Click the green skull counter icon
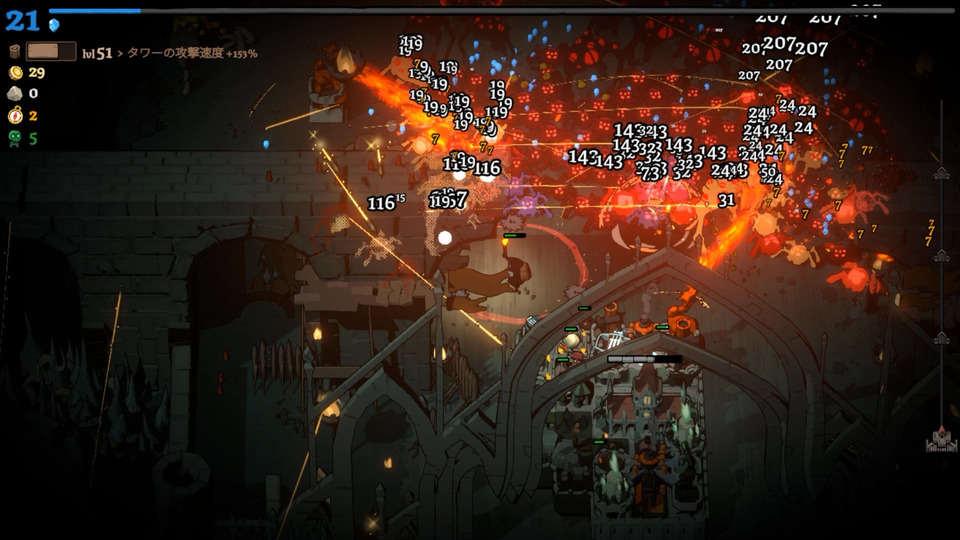The width and height of the screenshot is (960, 540). click(15, 138)
